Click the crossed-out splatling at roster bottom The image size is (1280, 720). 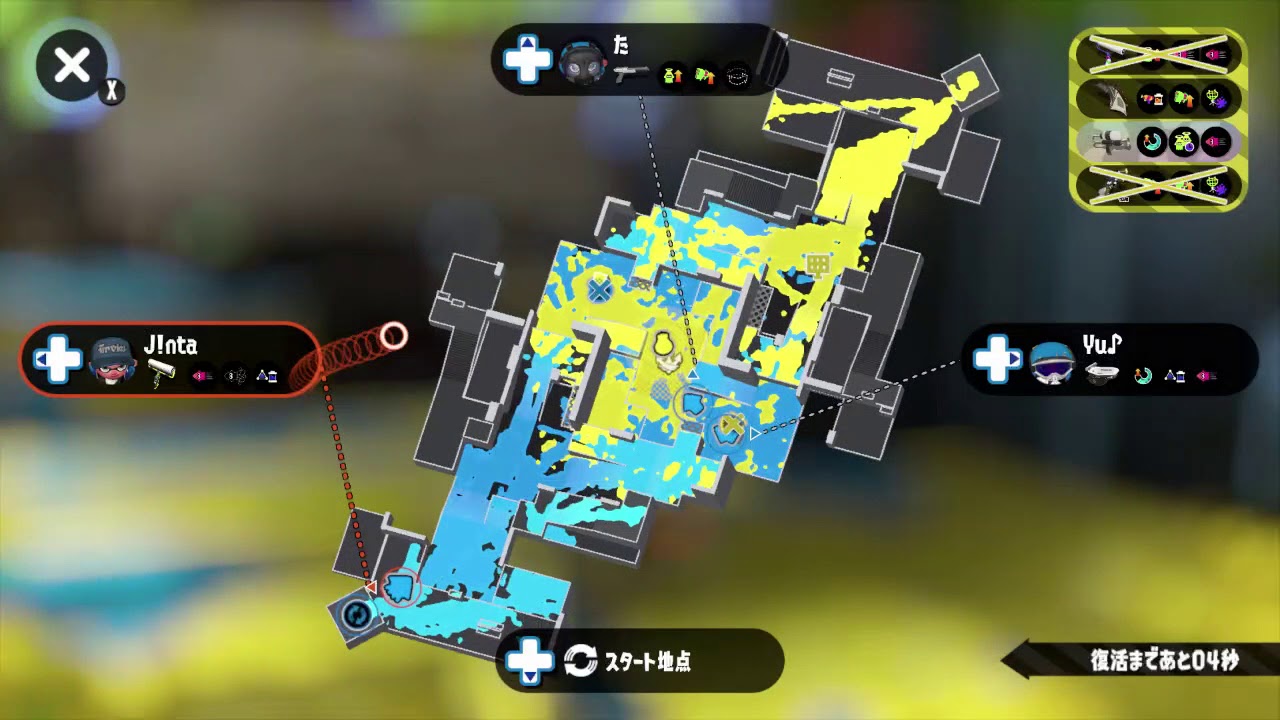(x=1110, y=185)
